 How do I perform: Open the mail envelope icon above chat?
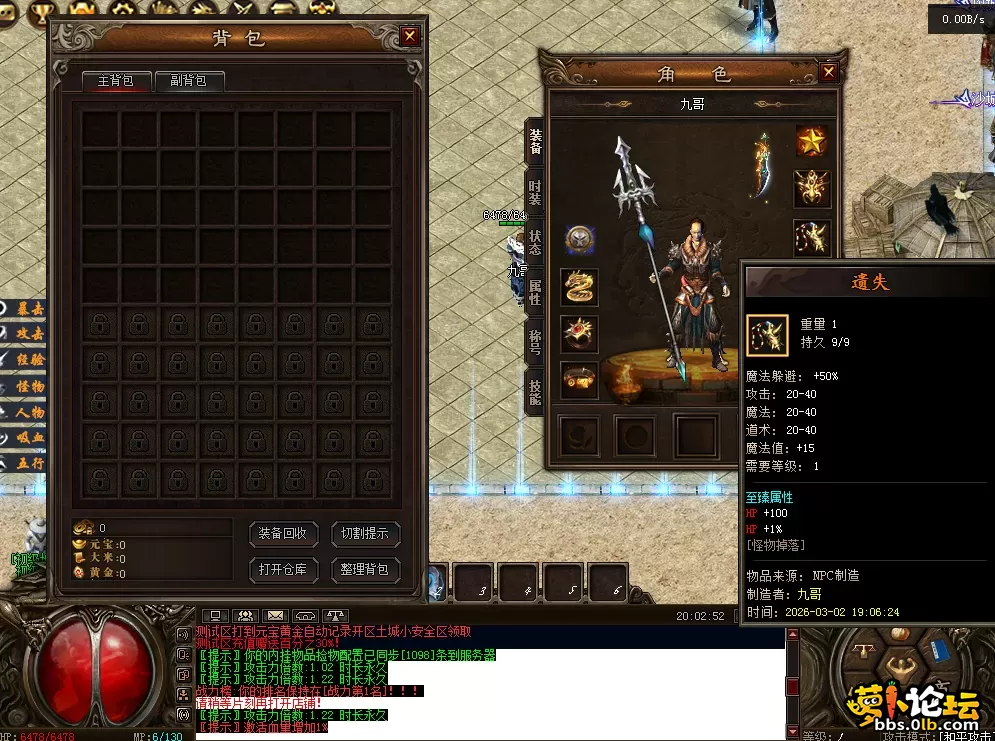point(276,616)
